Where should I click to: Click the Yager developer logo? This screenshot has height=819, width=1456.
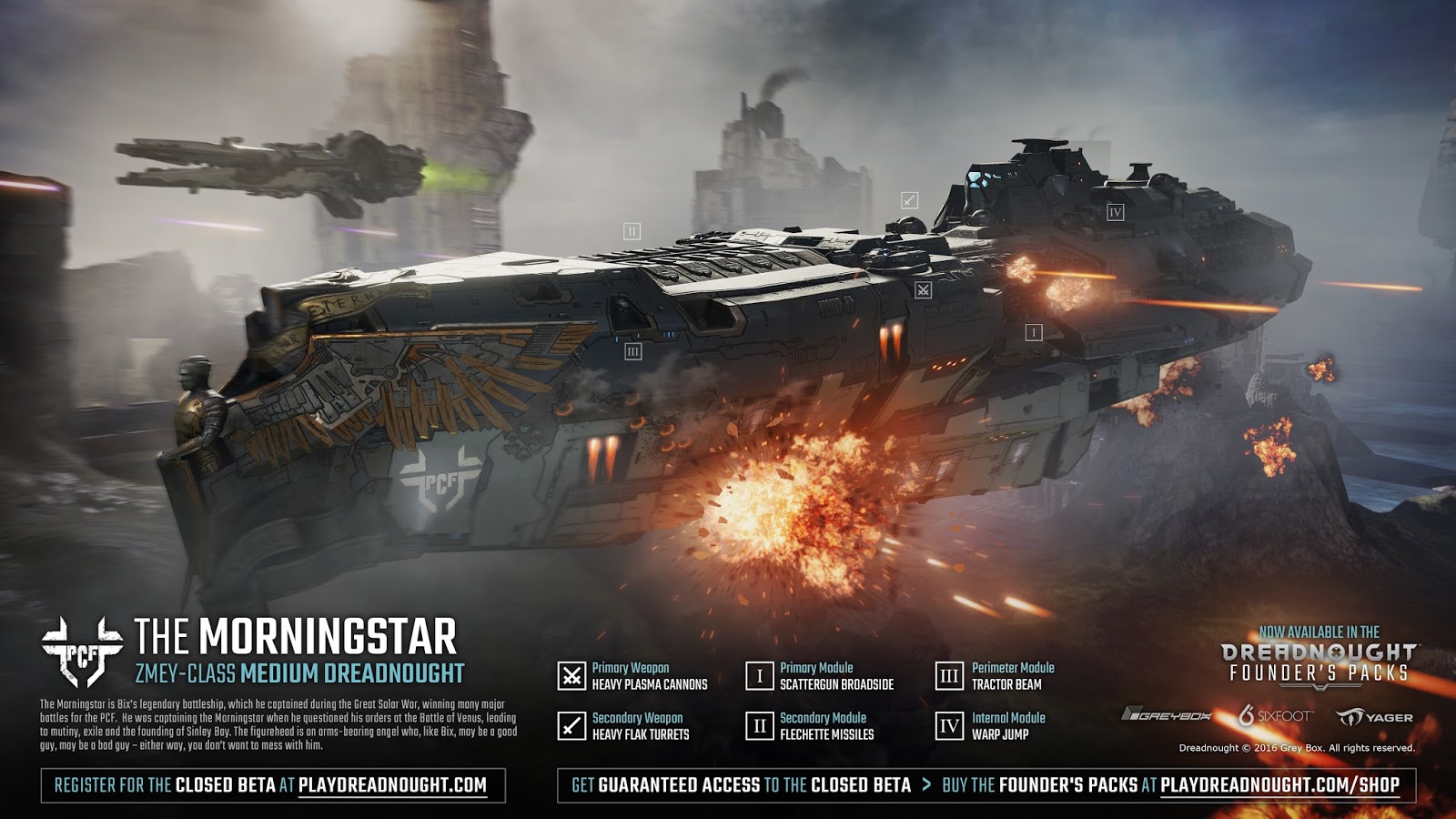point(1375,717)
